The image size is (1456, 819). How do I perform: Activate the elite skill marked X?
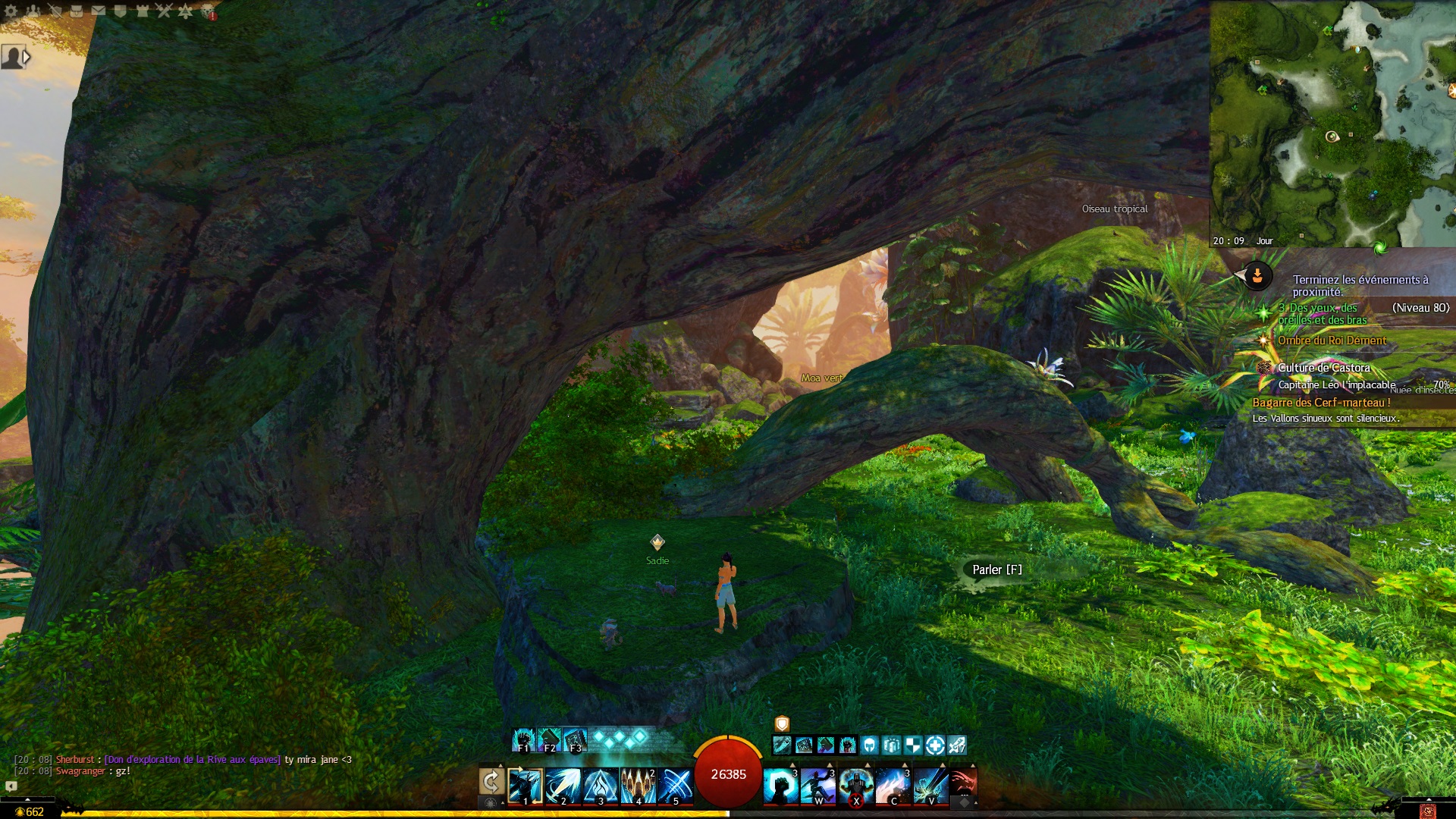click(x=855, y=785)
